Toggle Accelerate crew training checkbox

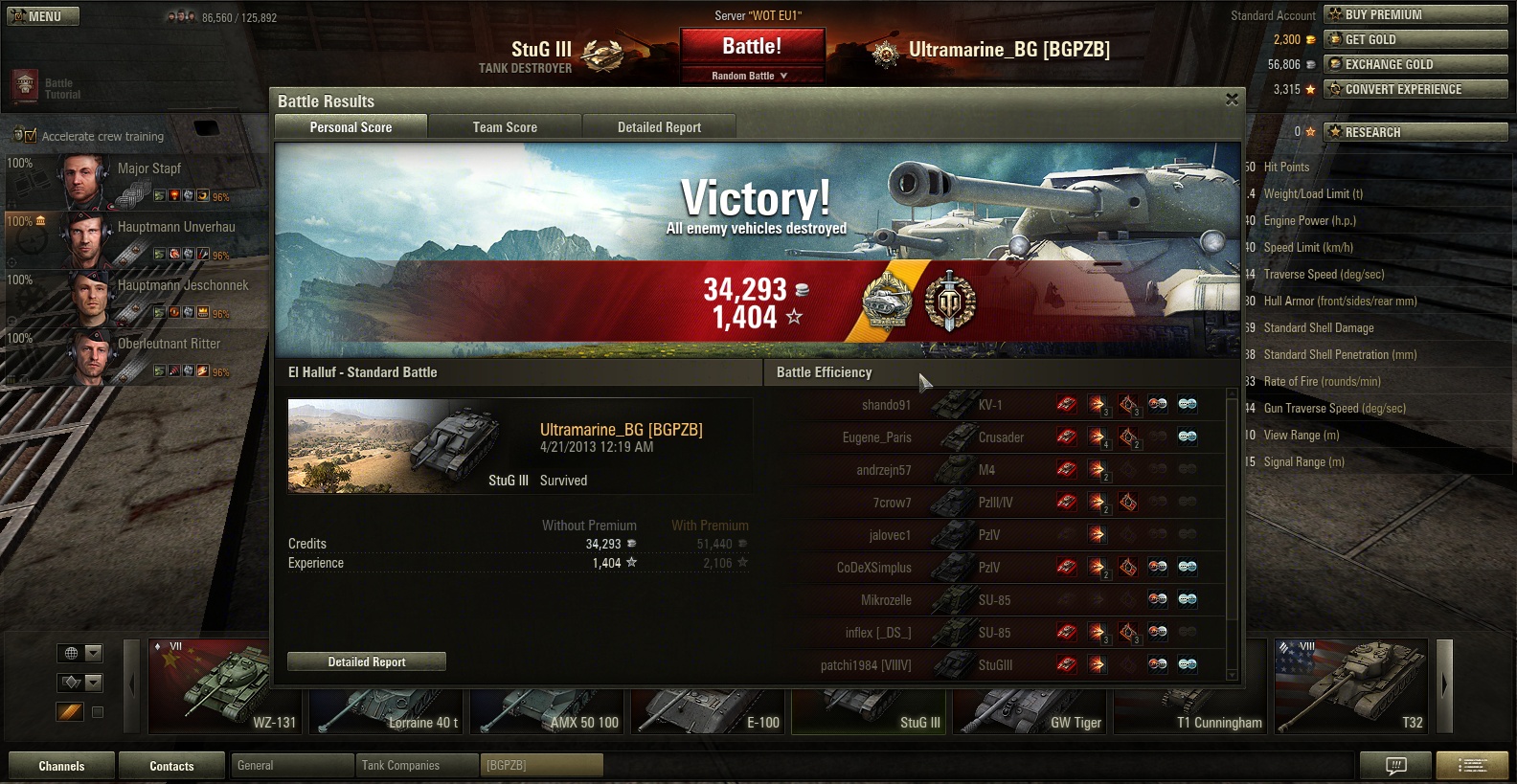click(x=31, y=136)
